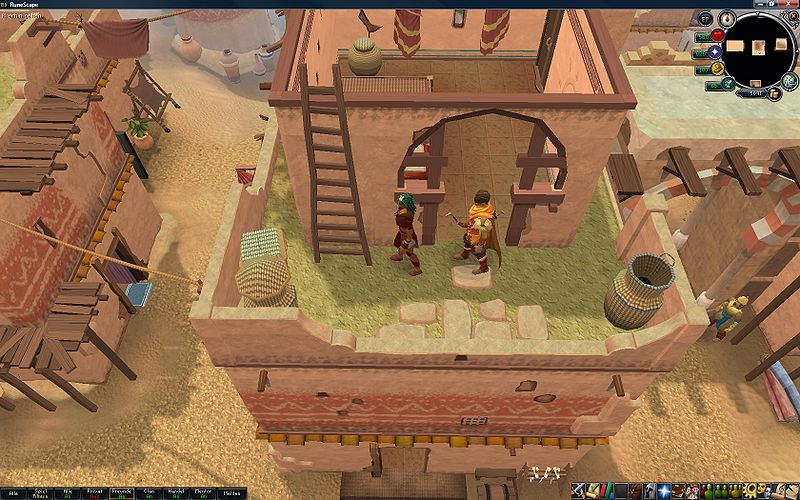The image size is (800, 500).
Task: Open the worn equipment helmet tab
Action: [650, 490]
